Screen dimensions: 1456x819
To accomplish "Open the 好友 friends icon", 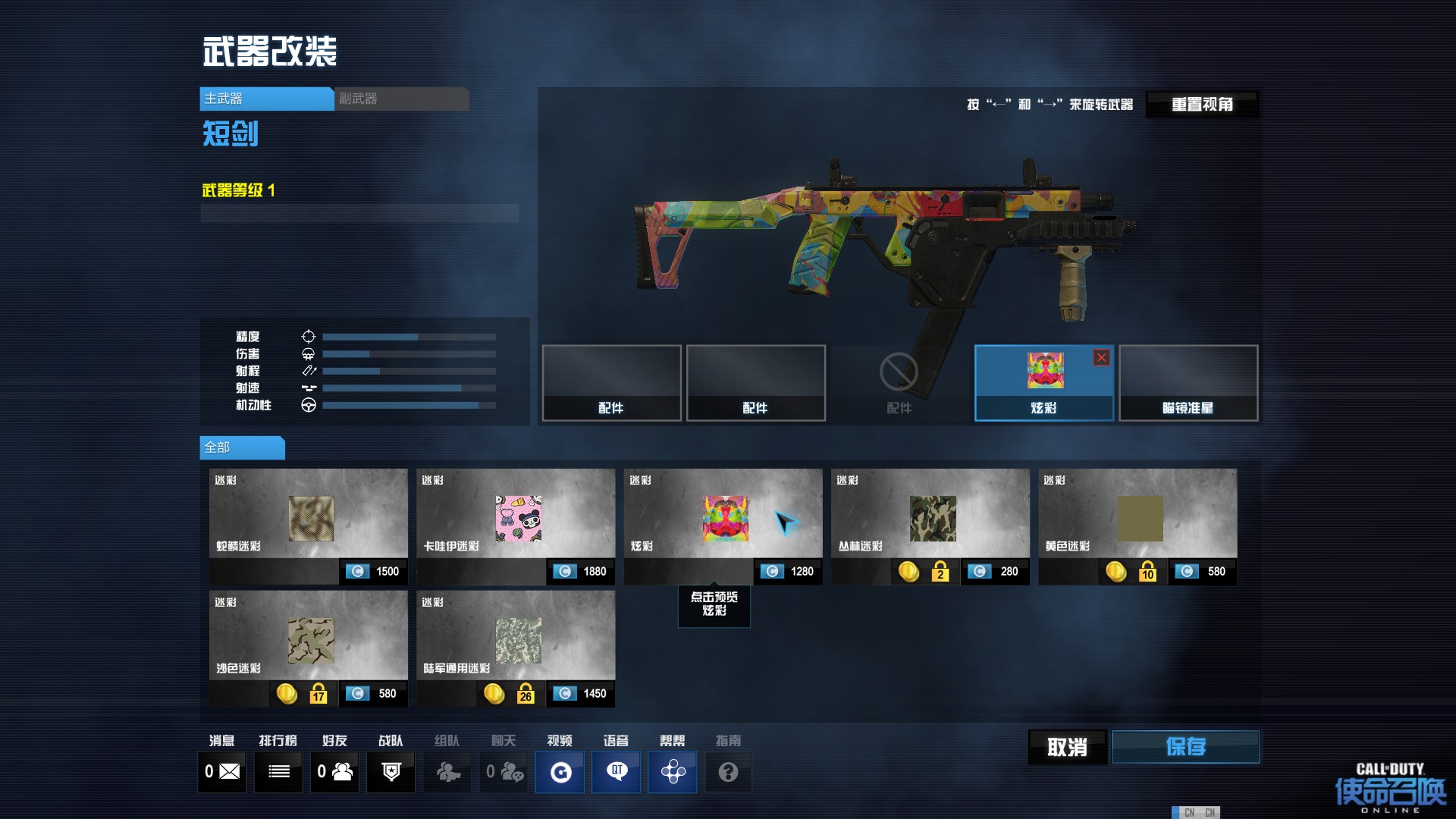I will pos(334,772).
